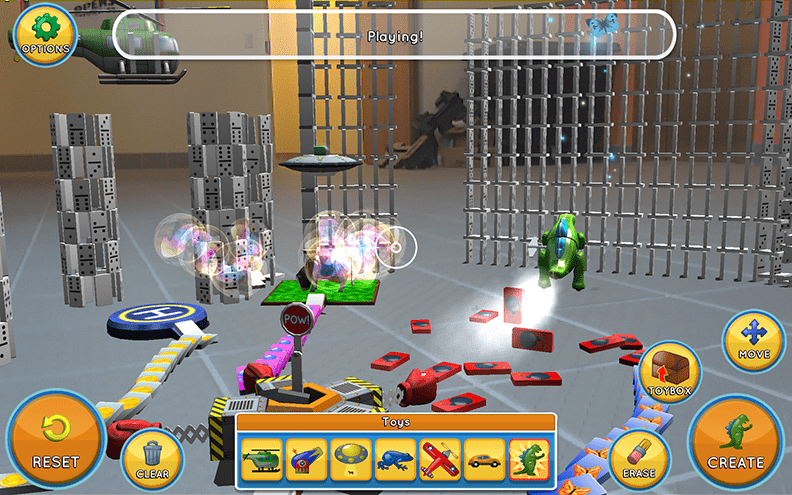Screen dimensions: 792x495
Task: Pick the yellow car toy
Action: click(485, 460)
